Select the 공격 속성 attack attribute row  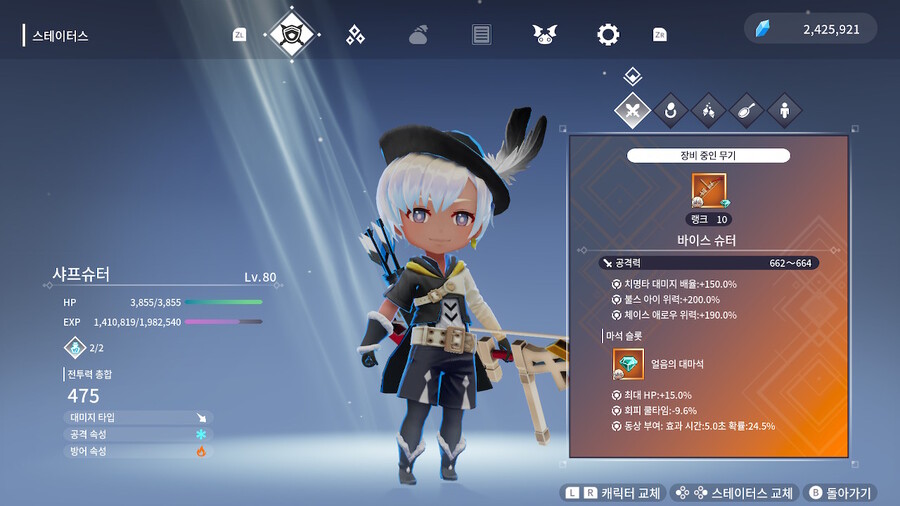click(x=138, y=434)
